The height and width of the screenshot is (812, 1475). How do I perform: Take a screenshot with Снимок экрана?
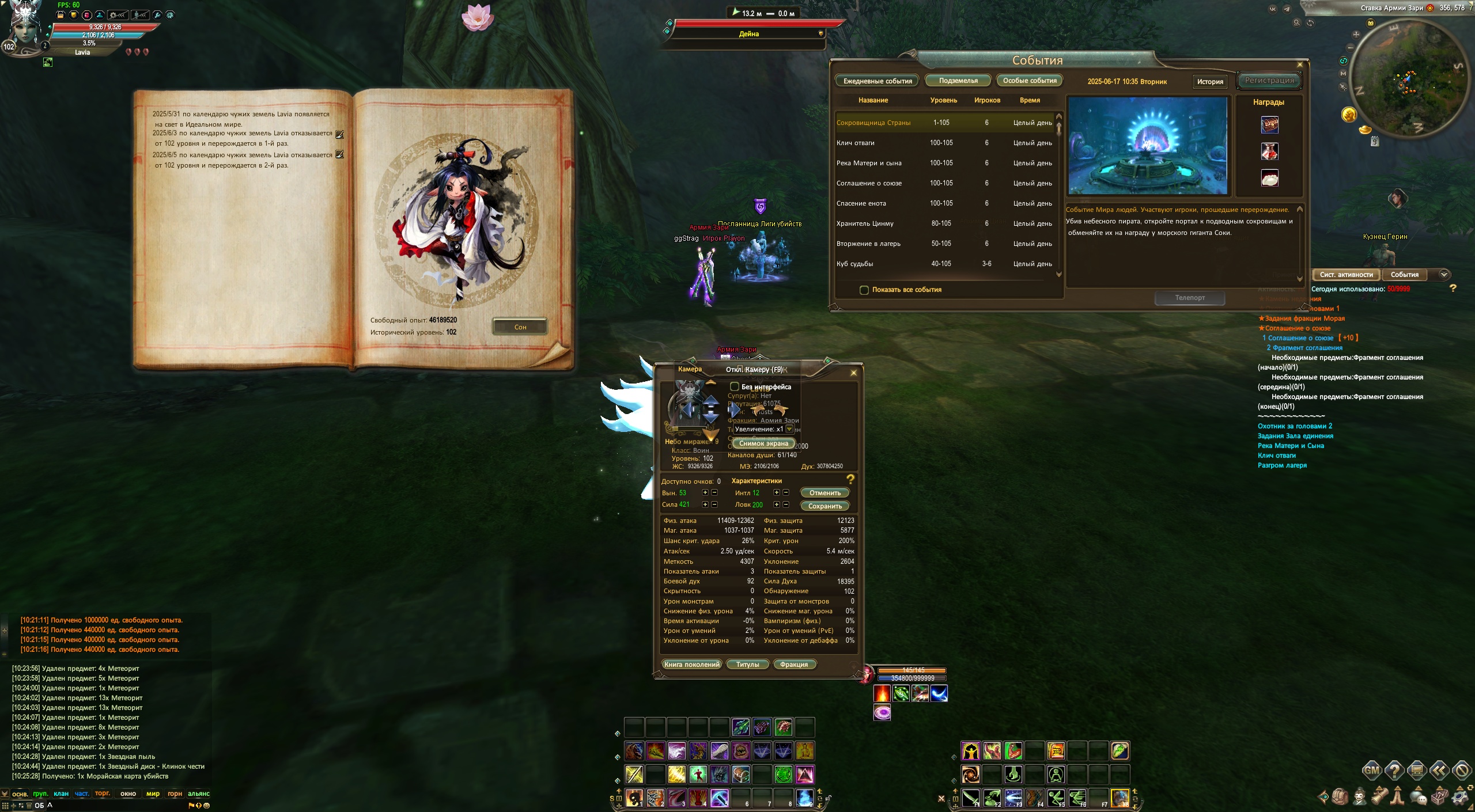click(x=763, y=443)
